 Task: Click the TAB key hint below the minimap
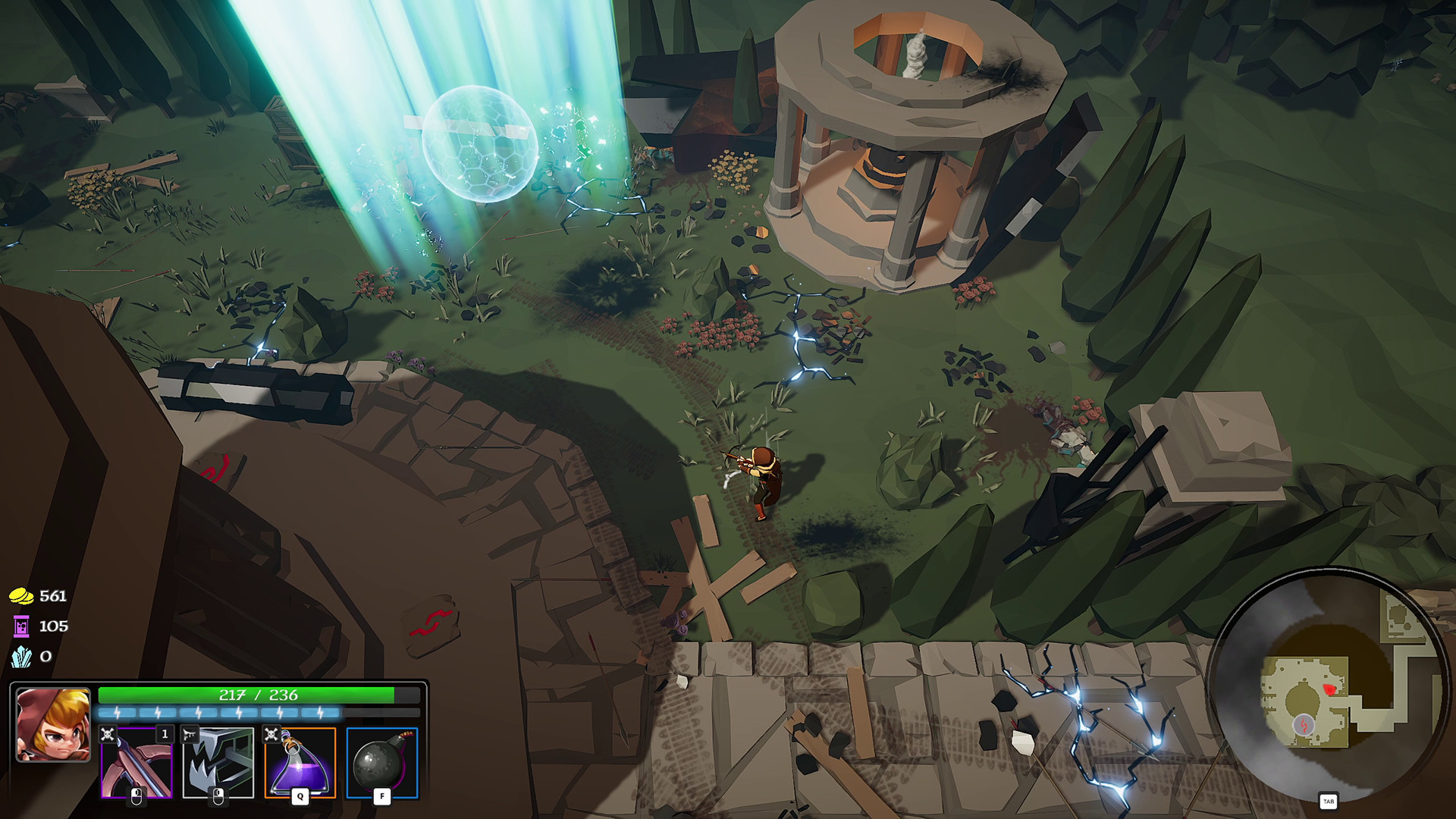coord(1329,801)
